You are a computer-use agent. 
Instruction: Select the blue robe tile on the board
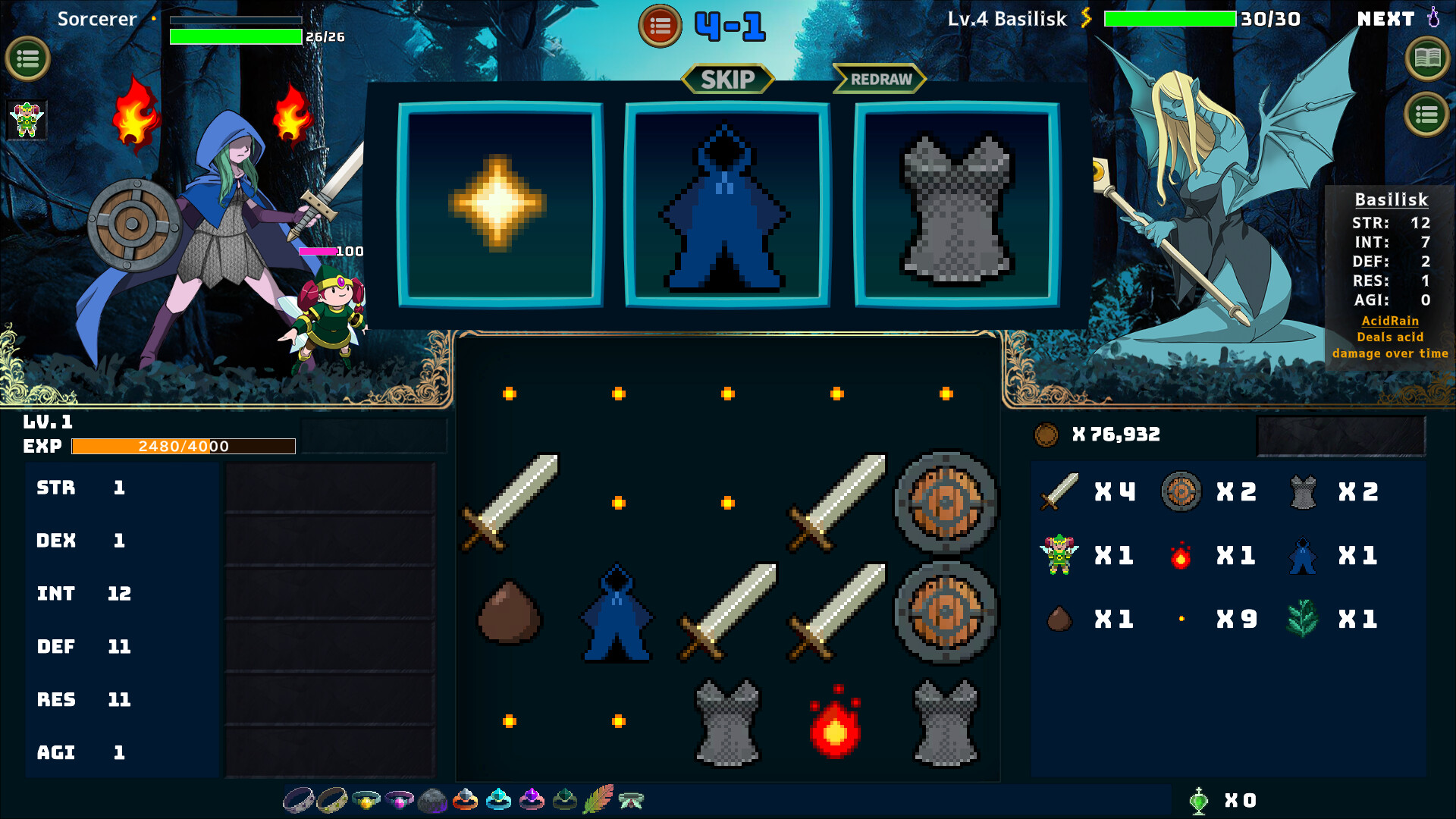coord(617,613)
